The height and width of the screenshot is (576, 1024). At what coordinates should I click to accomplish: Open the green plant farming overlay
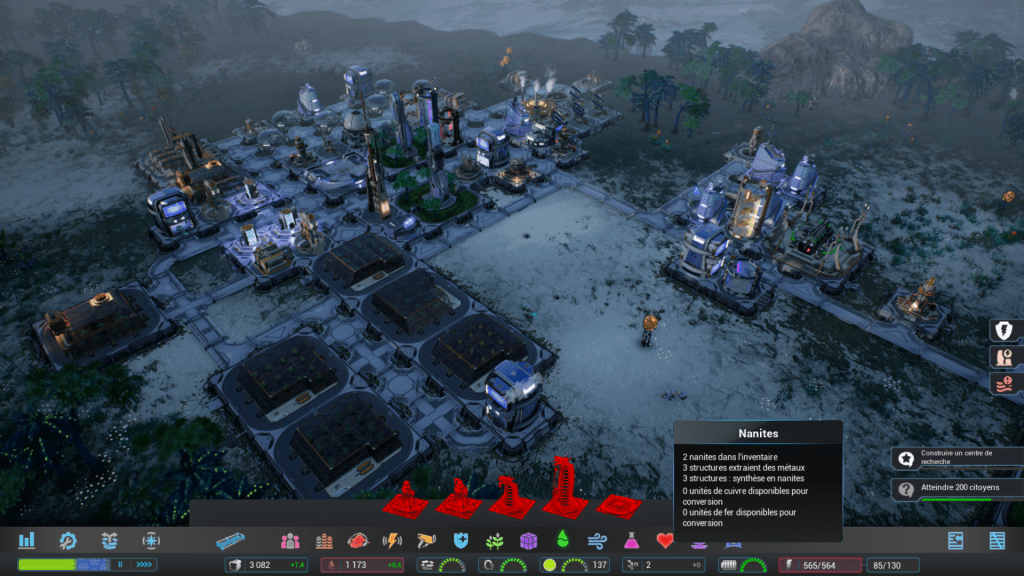[494, 541]
